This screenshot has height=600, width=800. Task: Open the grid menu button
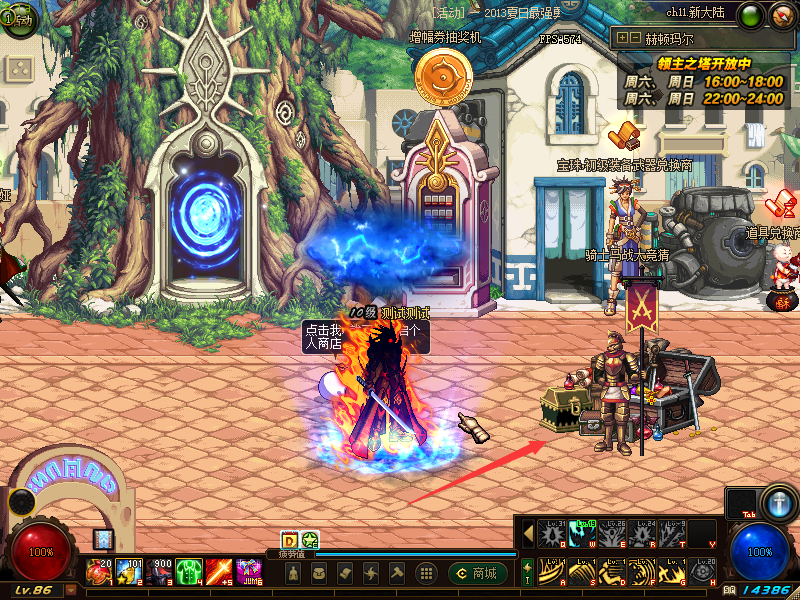coord(426,573)
